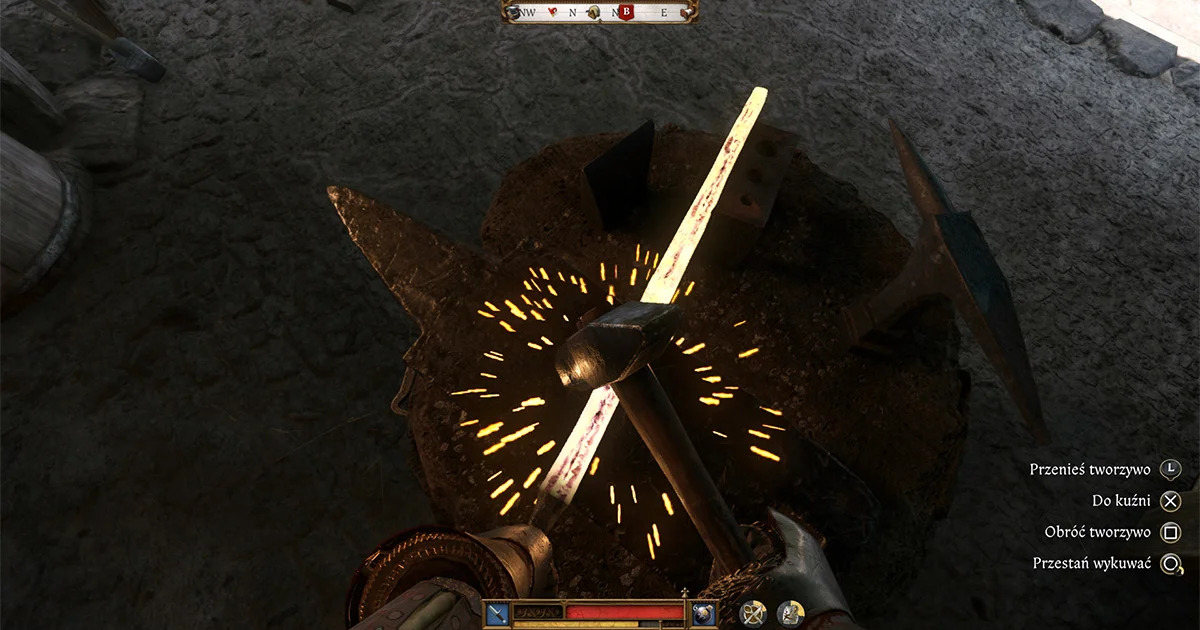The width and height of the screenshot is (1200, 630).
Task: Select the potion flask slot icon
Action: tap(703, 613)
